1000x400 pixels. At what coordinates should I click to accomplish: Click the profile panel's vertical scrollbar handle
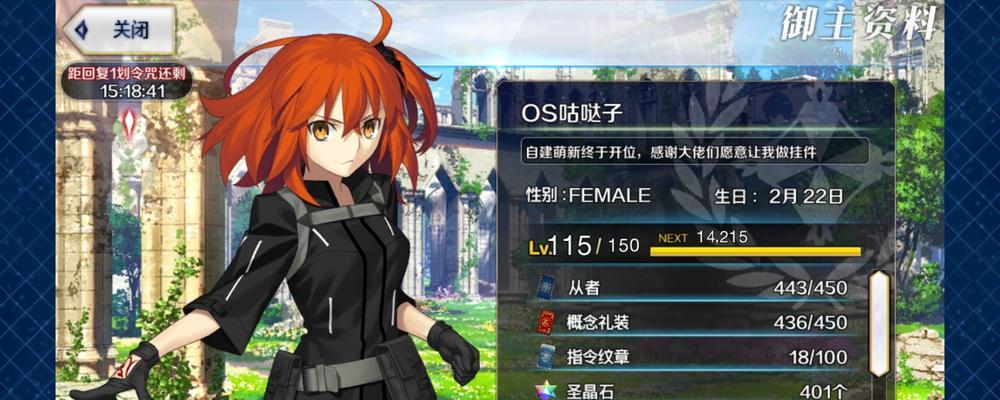(x=878, y=323)
